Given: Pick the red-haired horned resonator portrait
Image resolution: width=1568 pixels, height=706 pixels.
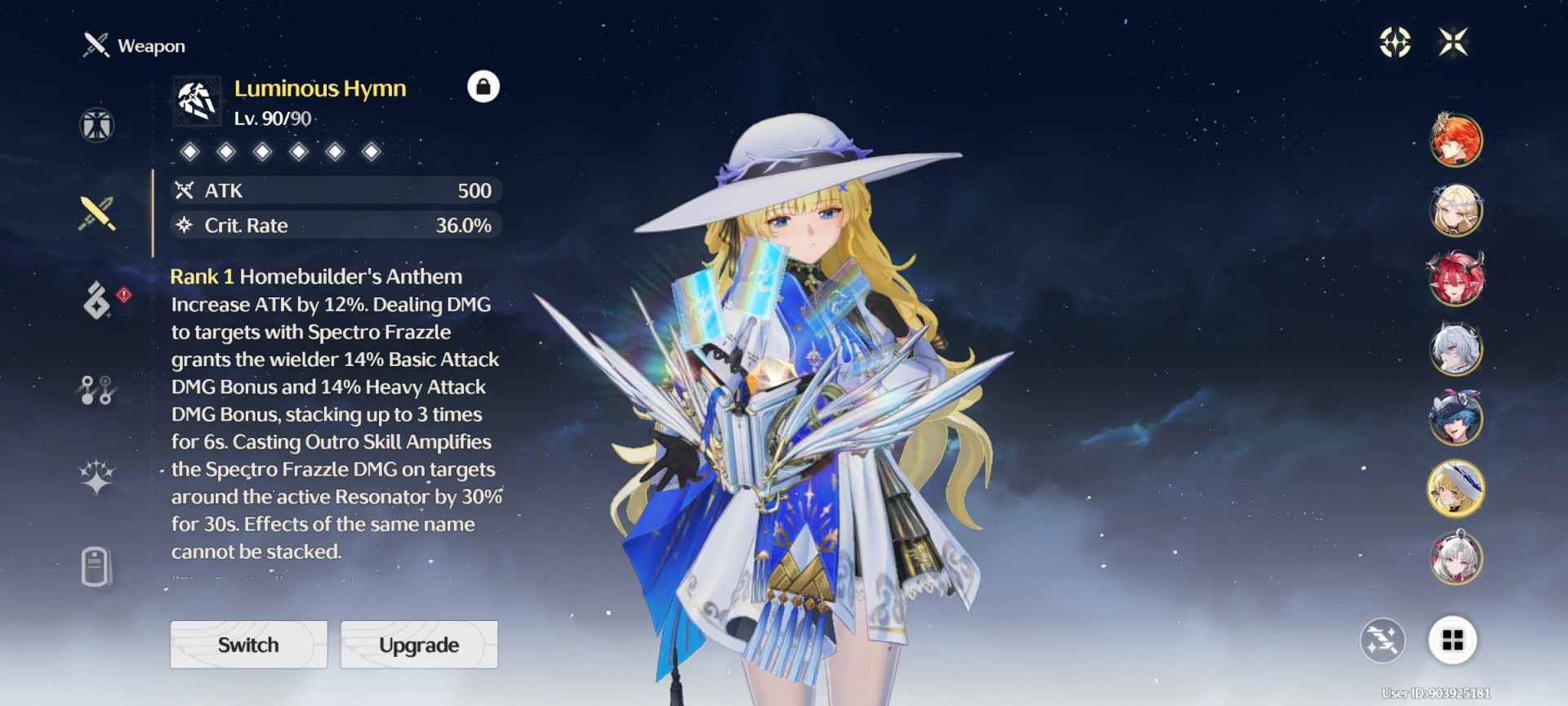Looking at the screenshot, I should [1455, 279].
